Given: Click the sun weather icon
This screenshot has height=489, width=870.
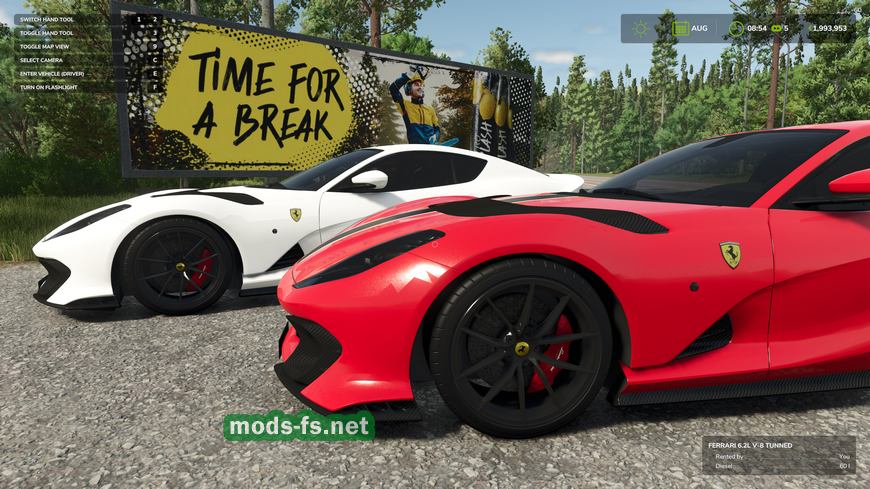Looking at the screenshot, I should 639,28.
